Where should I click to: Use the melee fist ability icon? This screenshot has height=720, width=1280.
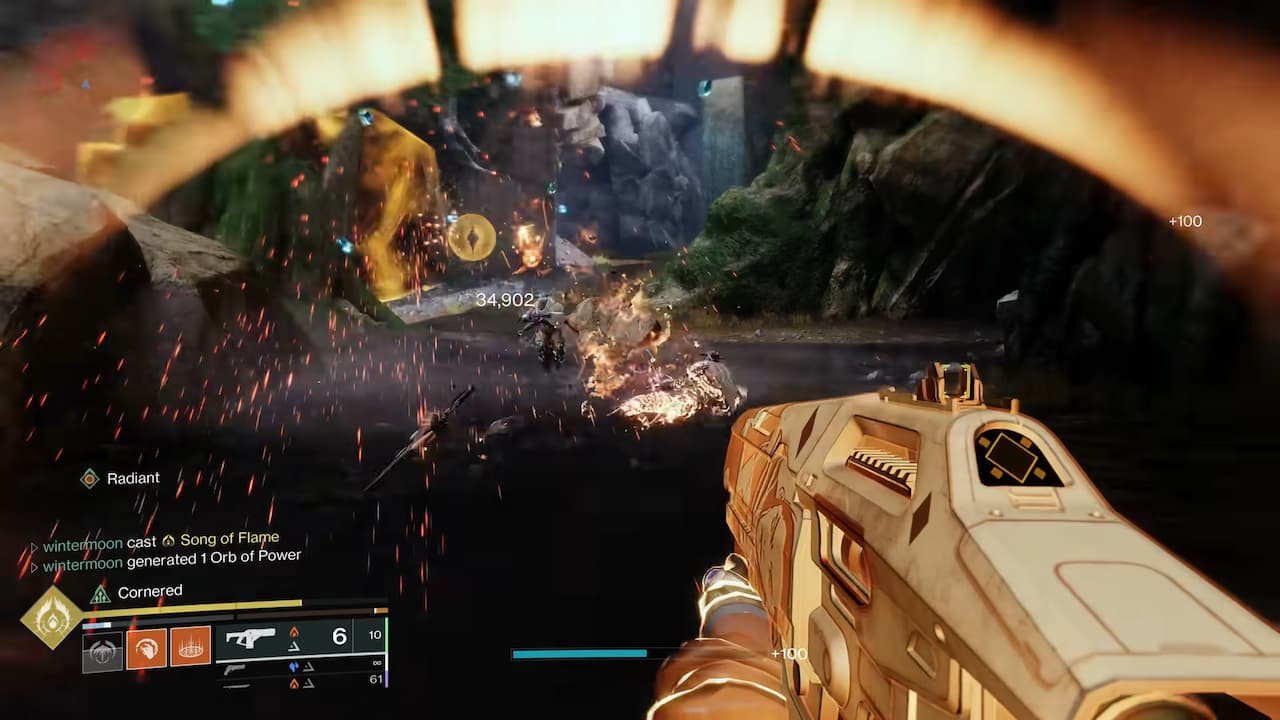146,648
